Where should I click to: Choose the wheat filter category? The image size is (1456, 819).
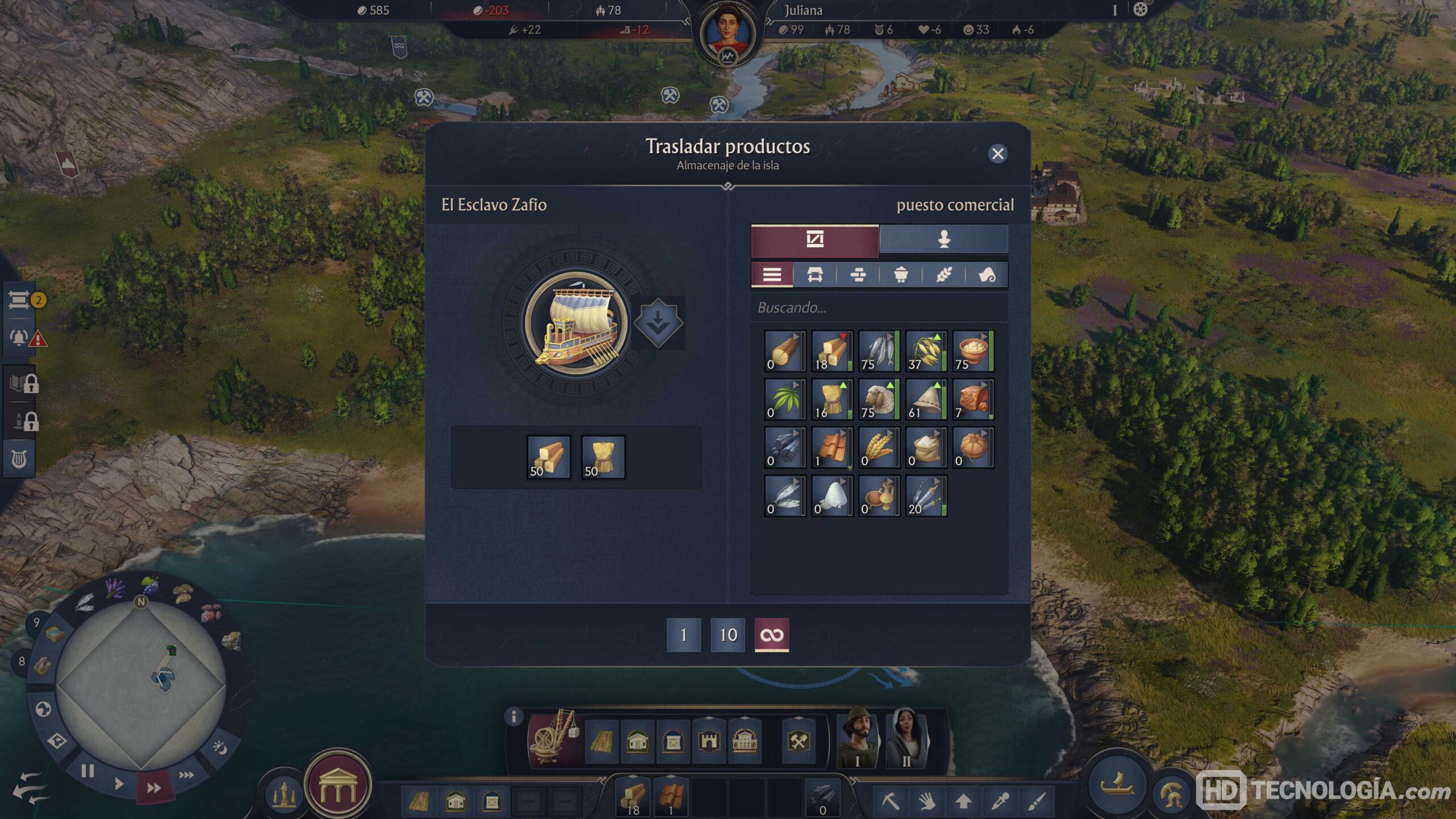(944, 275)
